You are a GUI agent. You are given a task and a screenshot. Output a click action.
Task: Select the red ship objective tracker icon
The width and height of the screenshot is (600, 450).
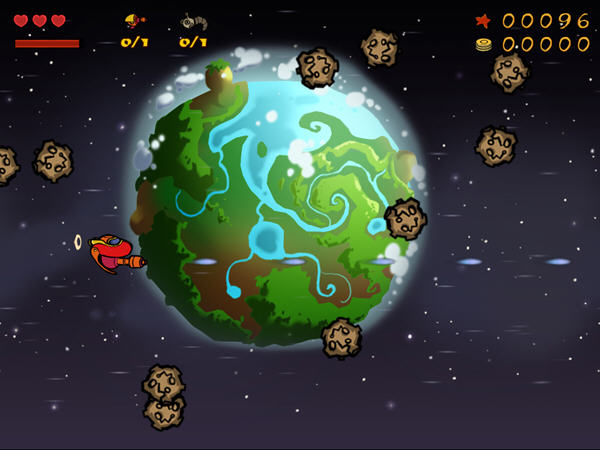(x=134, y=20)
